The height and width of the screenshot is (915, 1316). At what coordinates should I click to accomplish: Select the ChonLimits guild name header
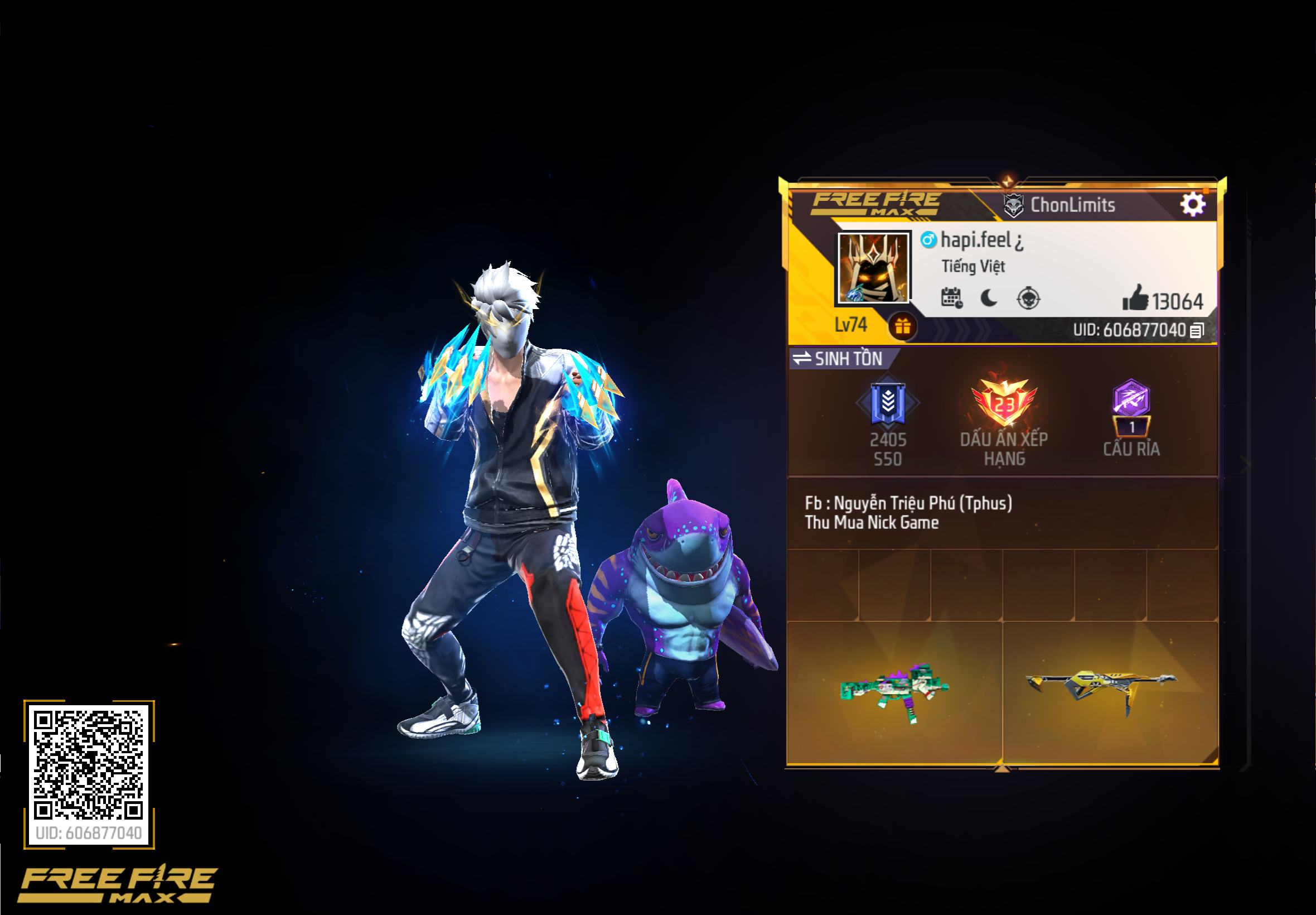pos(1072,205)
